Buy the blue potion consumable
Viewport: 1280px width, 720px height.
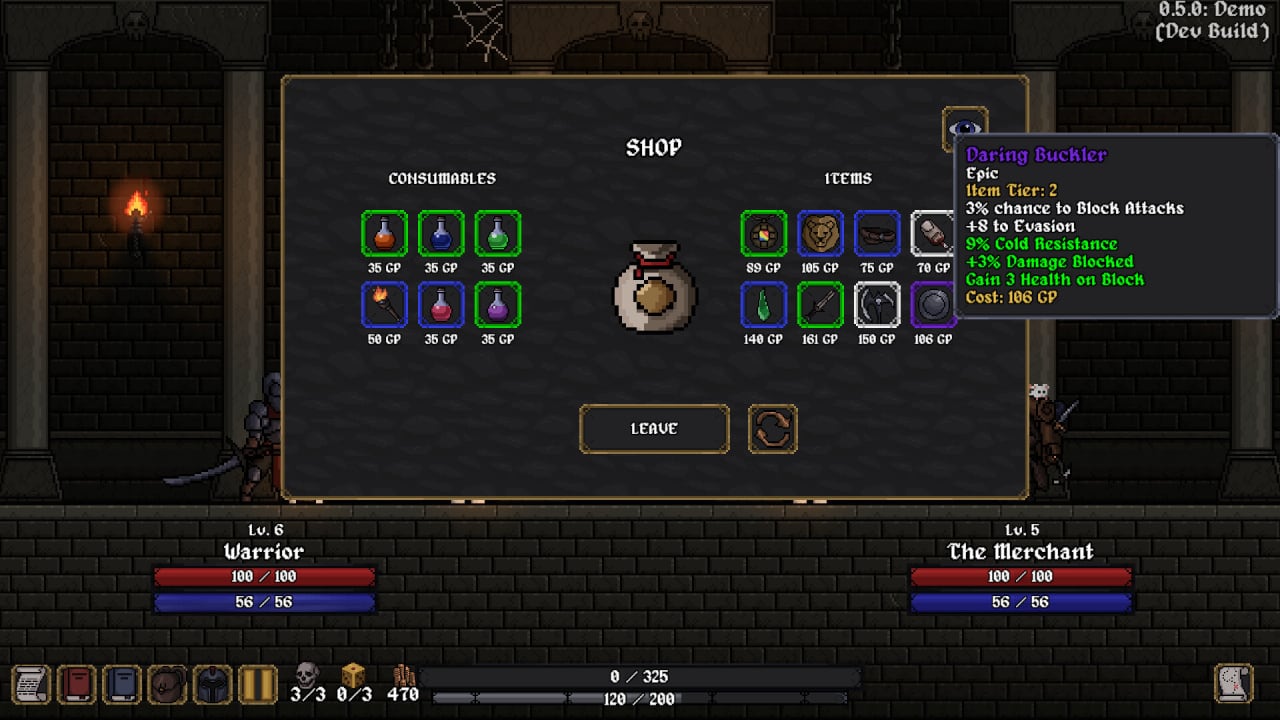[x=441, y=234]
